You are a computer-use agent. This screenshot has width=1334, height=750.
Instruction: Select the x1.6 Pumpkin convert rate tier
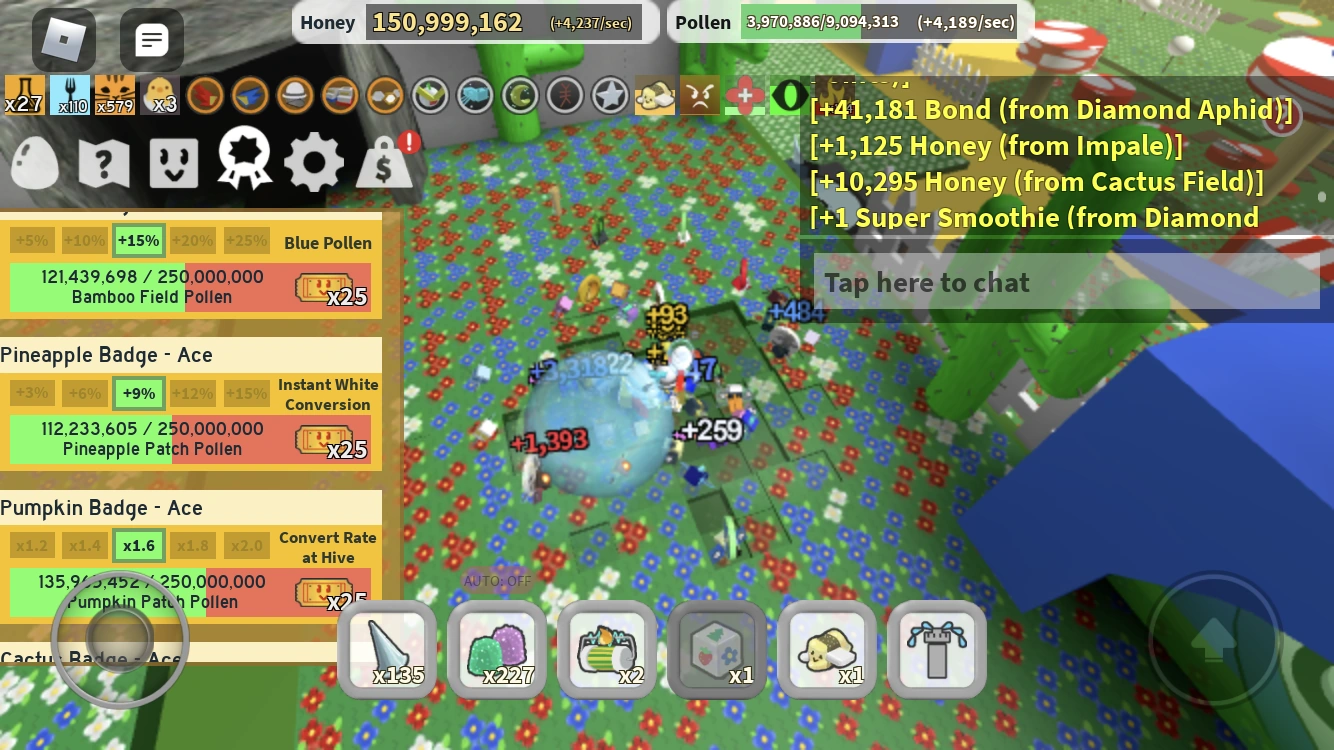point(138,545)
